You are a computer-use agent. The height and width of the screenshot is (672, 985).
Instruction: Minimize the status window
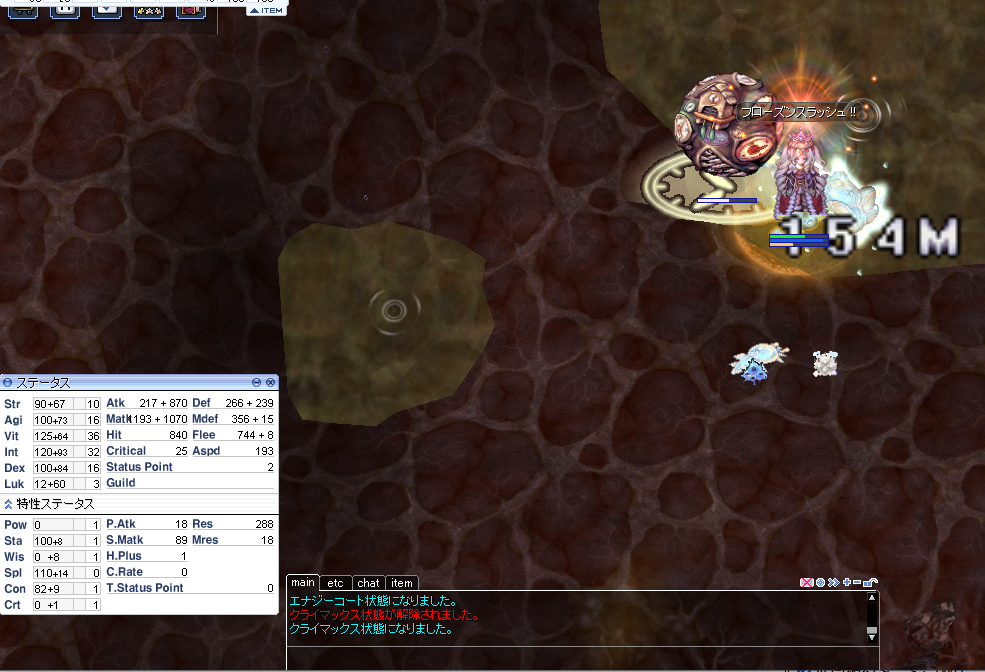coord(257,382)
